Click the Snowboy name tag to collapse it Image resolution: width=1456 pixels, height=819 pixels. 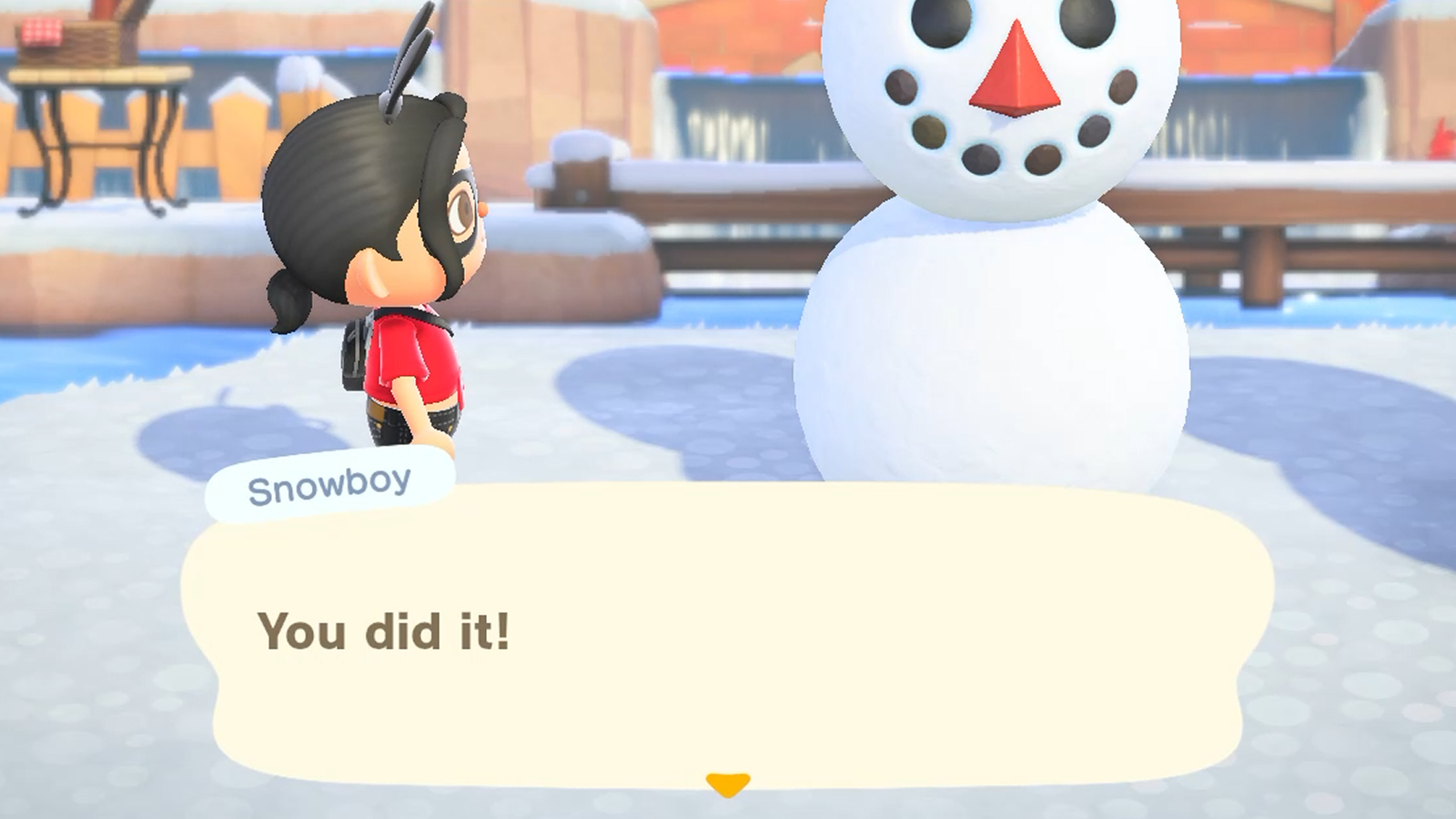click(329, 485)
